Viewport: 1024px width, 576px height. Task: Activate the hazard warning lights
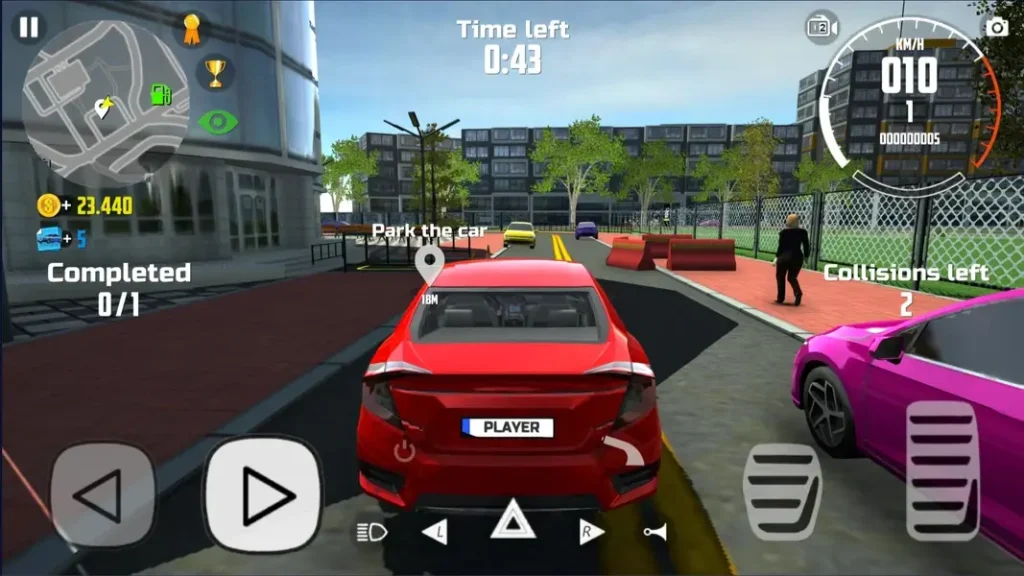point(513,520)
